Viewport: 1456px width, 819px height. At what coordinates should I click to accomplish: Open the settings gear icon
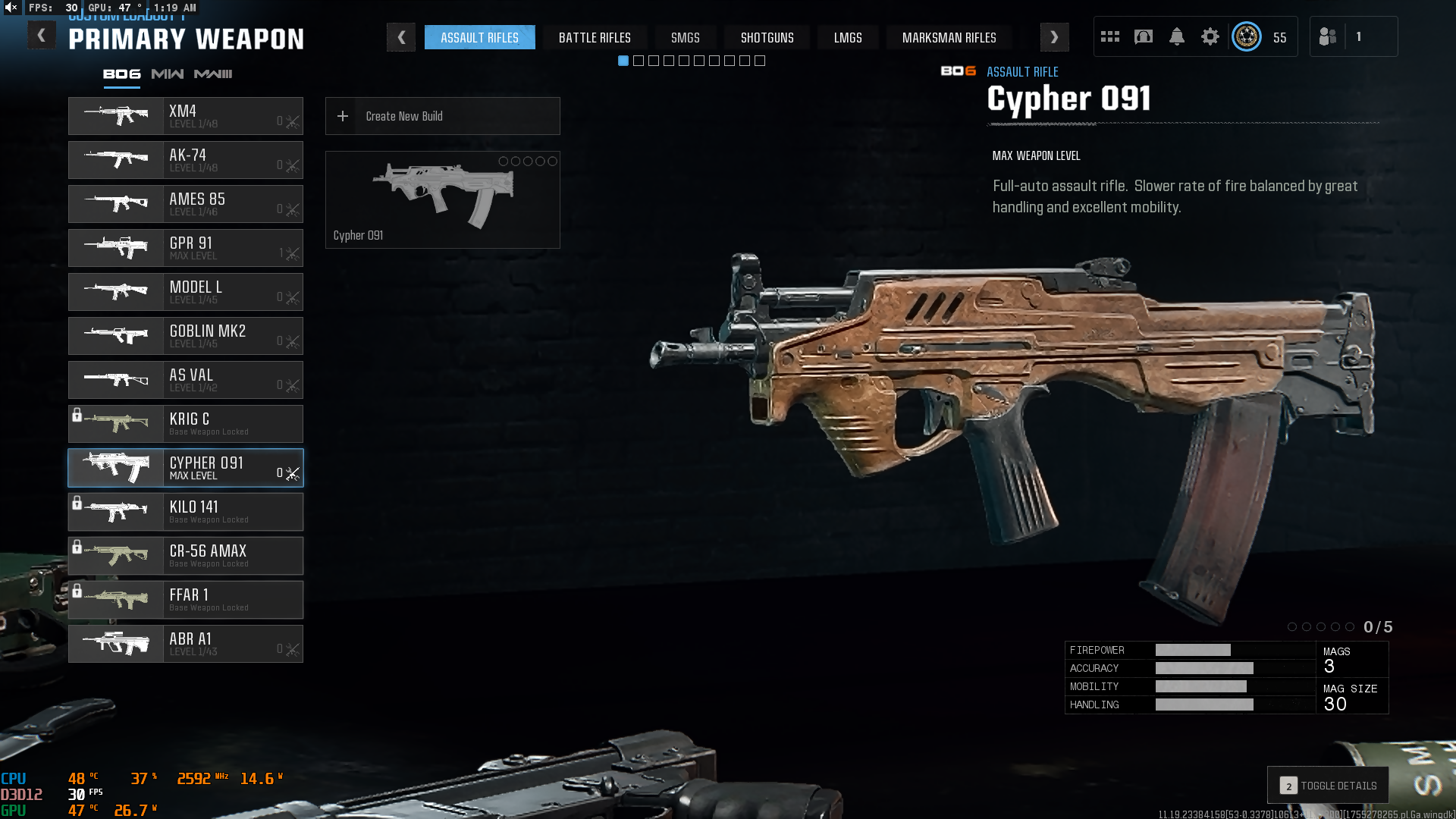tap(1210, 36)
